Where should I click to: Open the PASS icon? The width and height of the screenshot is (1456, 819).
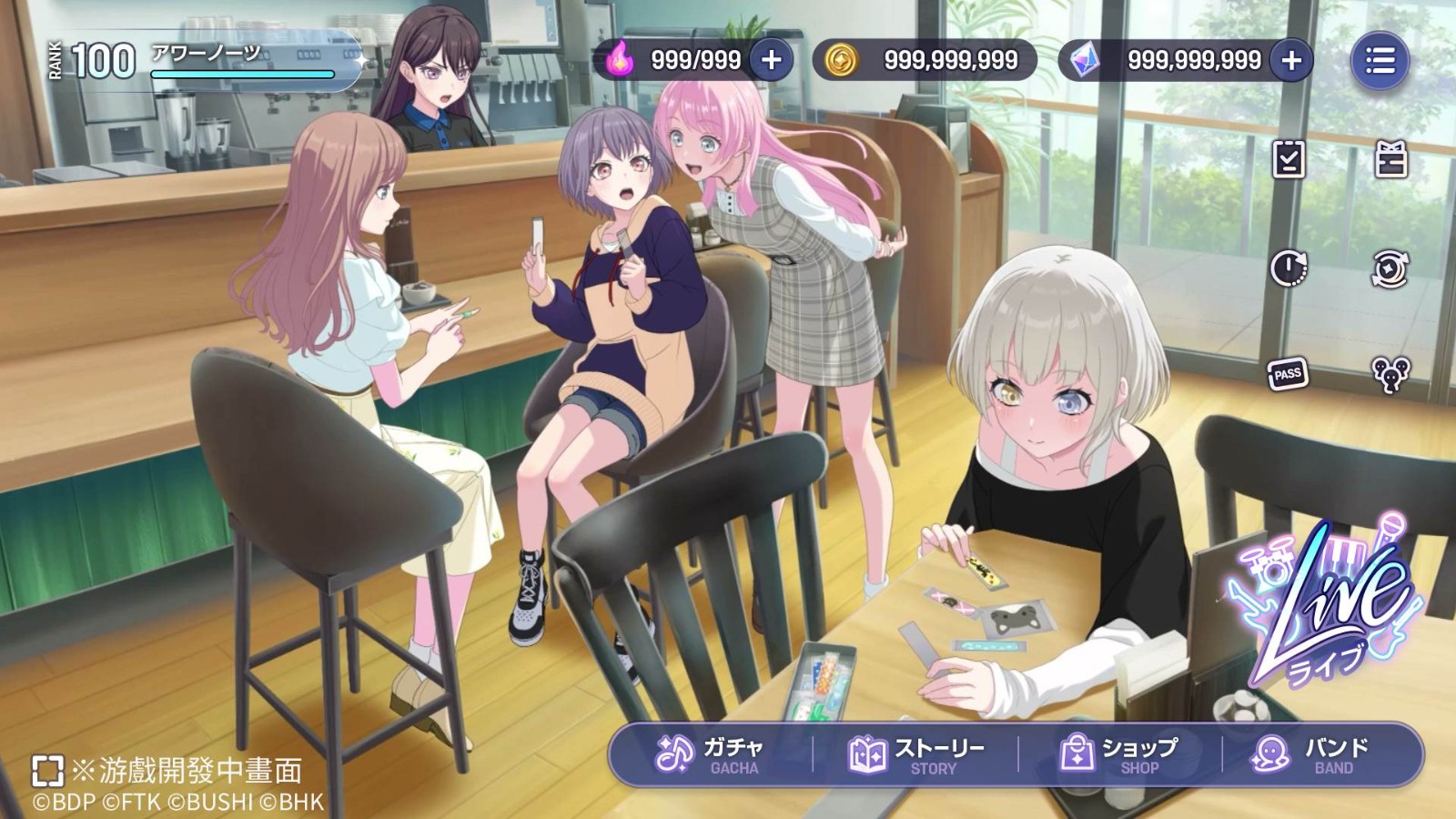click(x=1287, y=374)
